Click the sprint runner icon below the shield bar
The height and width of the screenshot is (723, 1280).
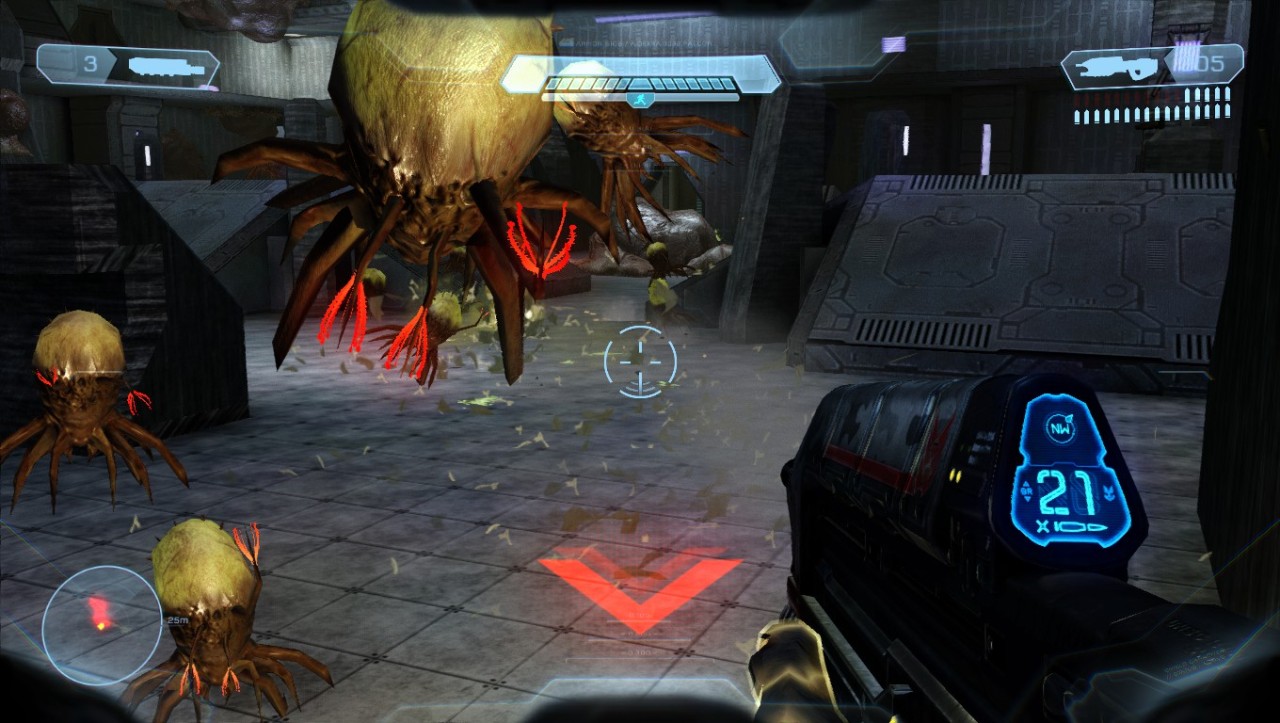640,99
